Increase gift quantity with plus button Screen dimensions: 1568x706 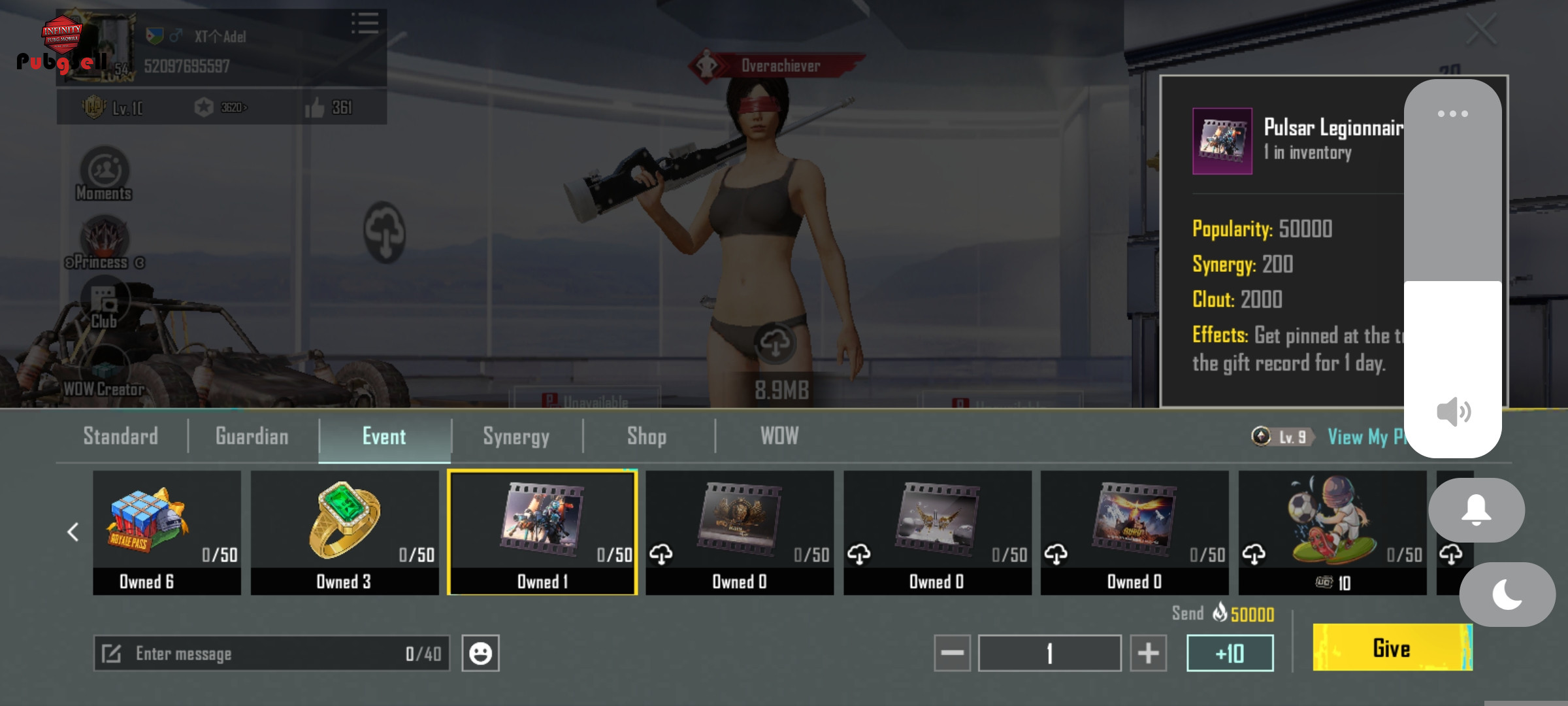coord(1148,653)
